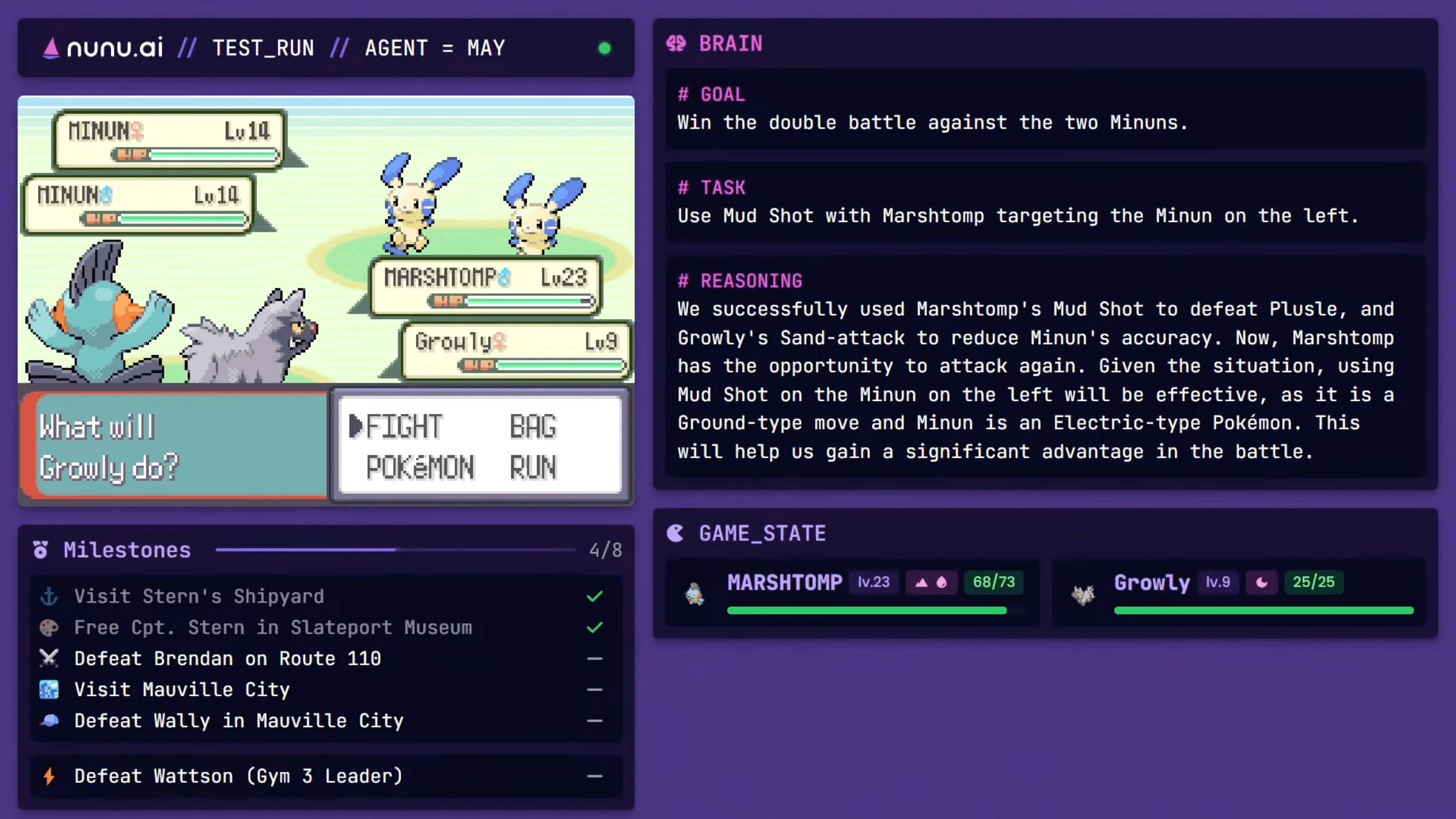Click the nunu.ai logo

(104, 48)
